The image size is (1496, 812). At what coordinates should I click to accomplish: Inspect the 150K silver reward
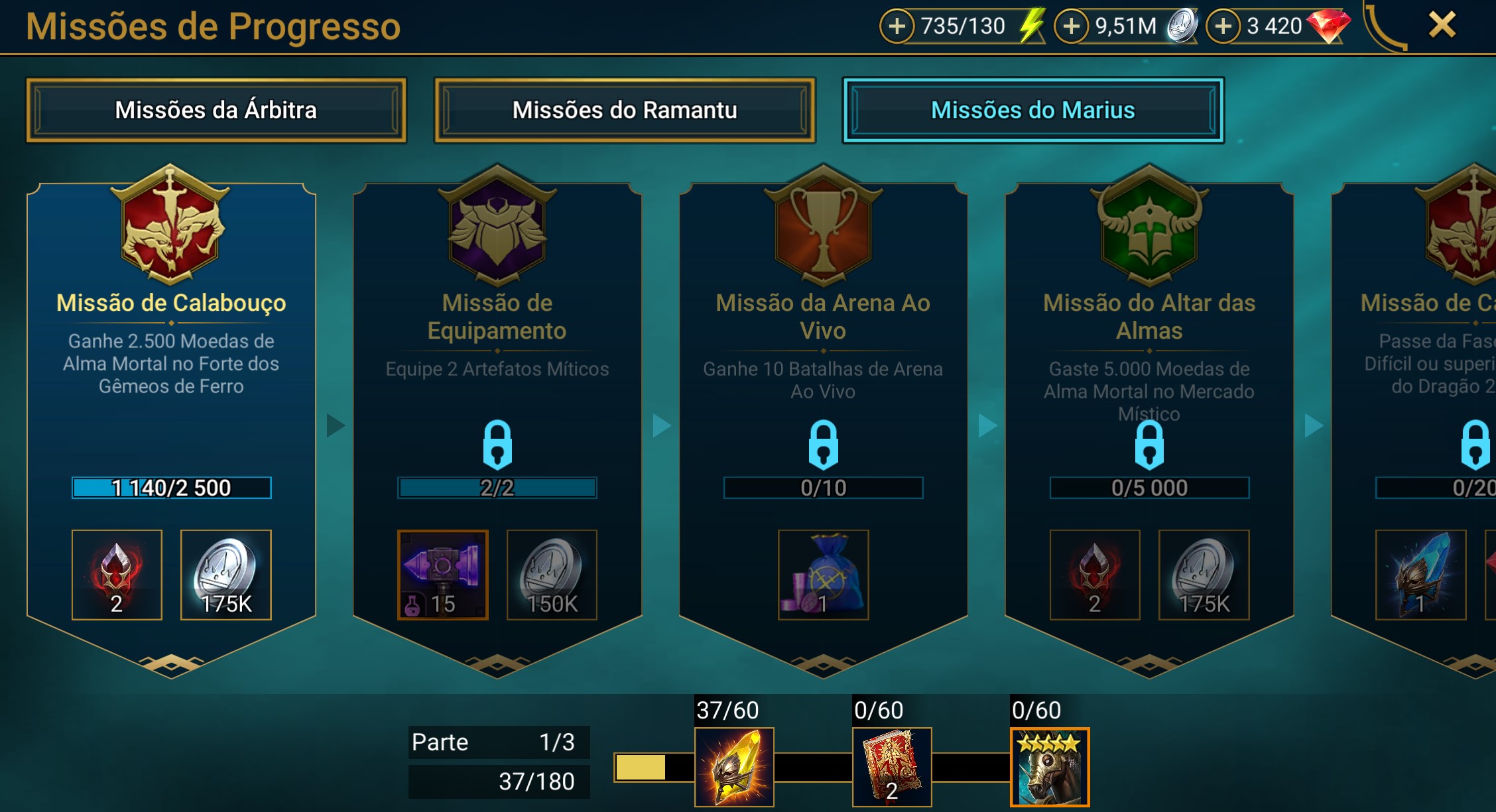coord(552,575)
